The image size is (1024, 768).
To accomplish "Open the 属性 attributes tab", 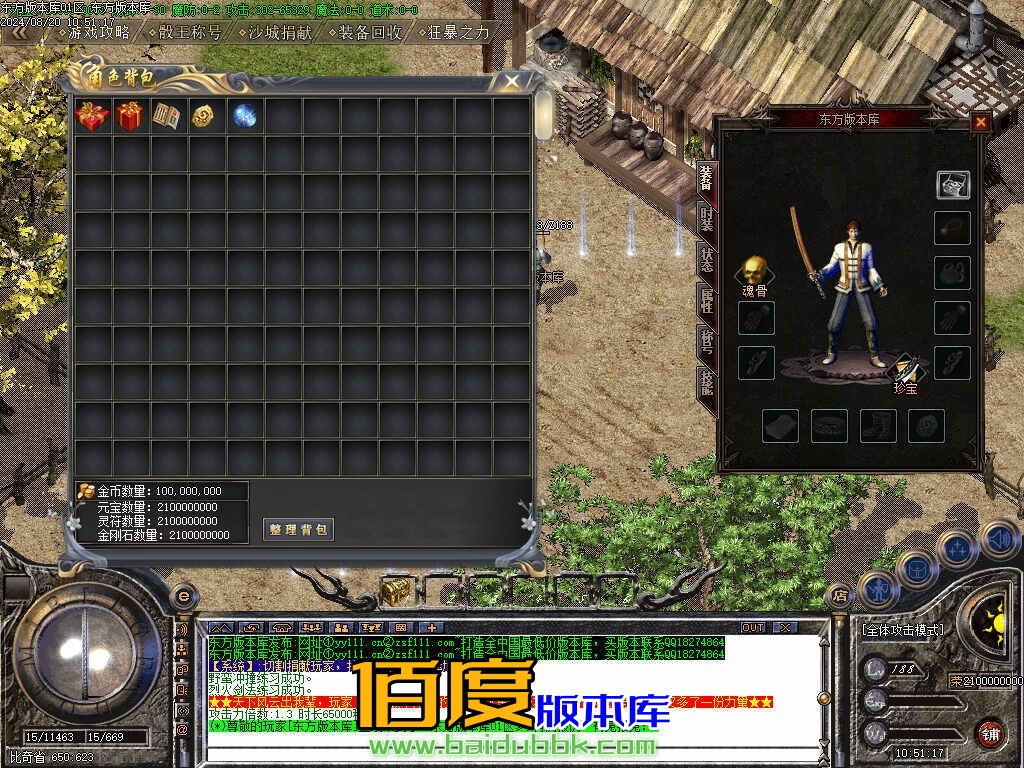I will pyautogui.click(x=706, y=302).
